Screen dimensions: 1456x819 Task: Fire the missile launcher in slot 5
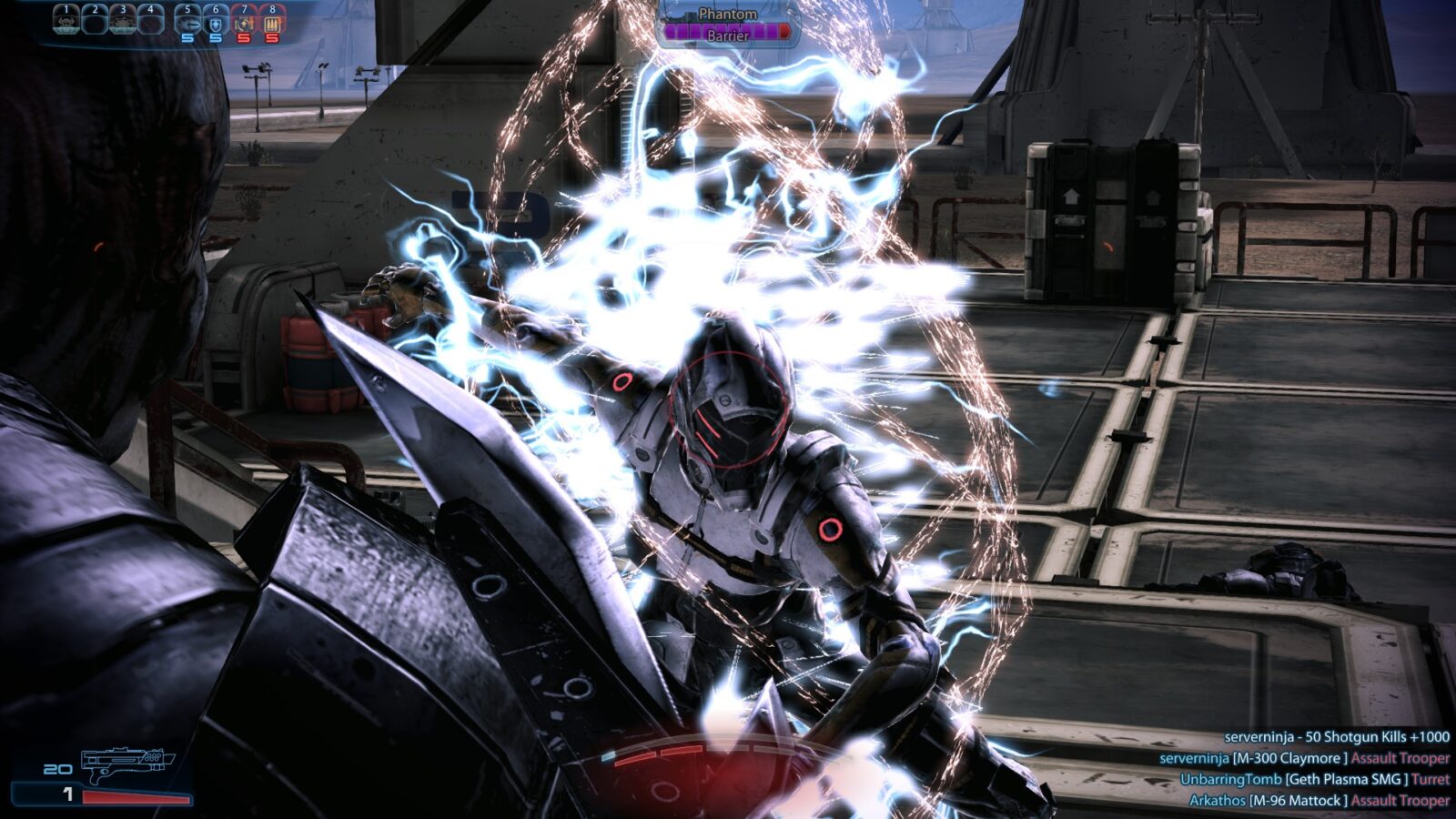187,21
